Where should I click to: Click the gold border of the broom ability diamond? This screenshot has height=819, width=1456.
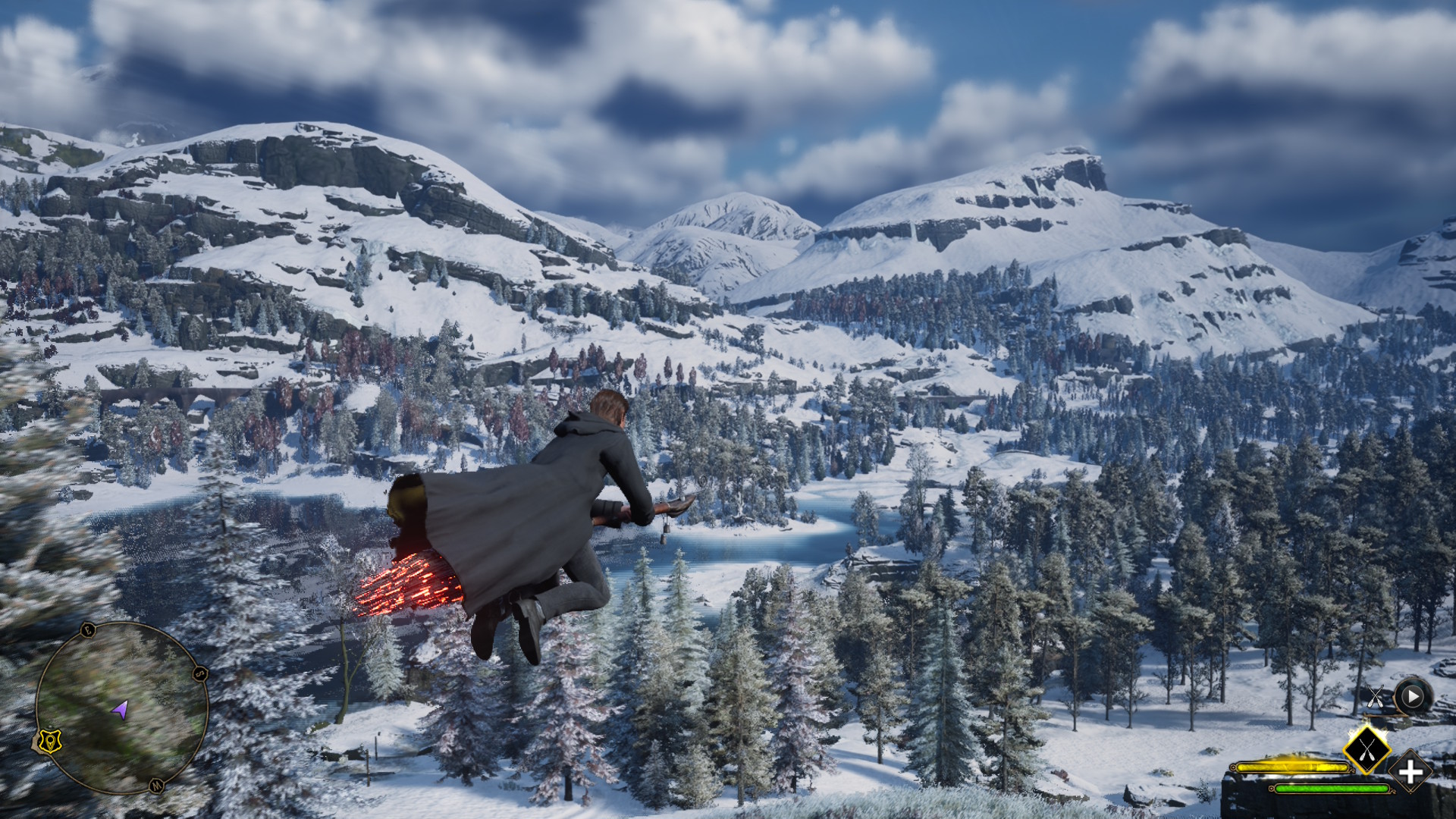click(1344, 749)
